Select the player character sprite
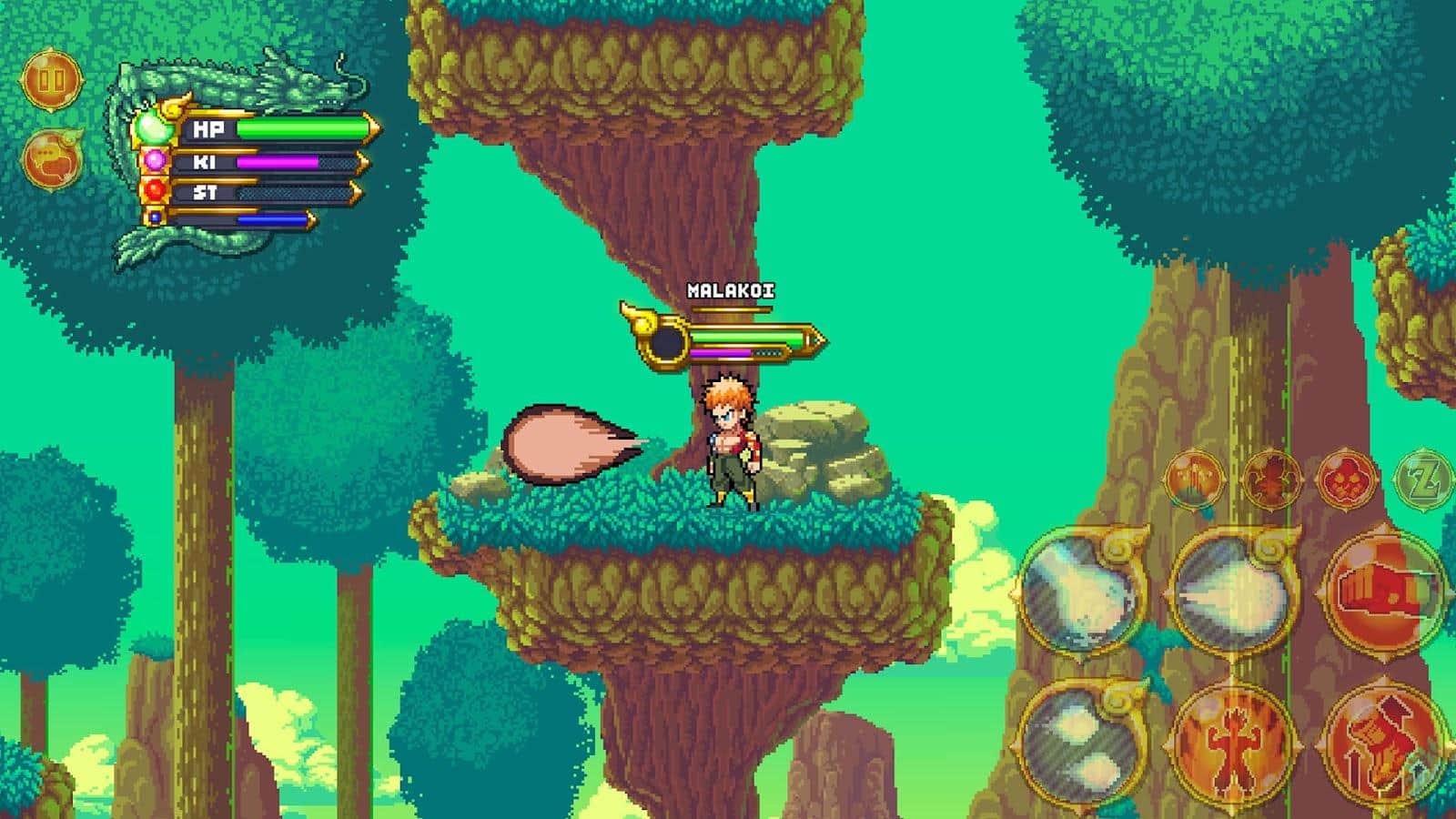The image size is (1456, 819). point(728,446)
